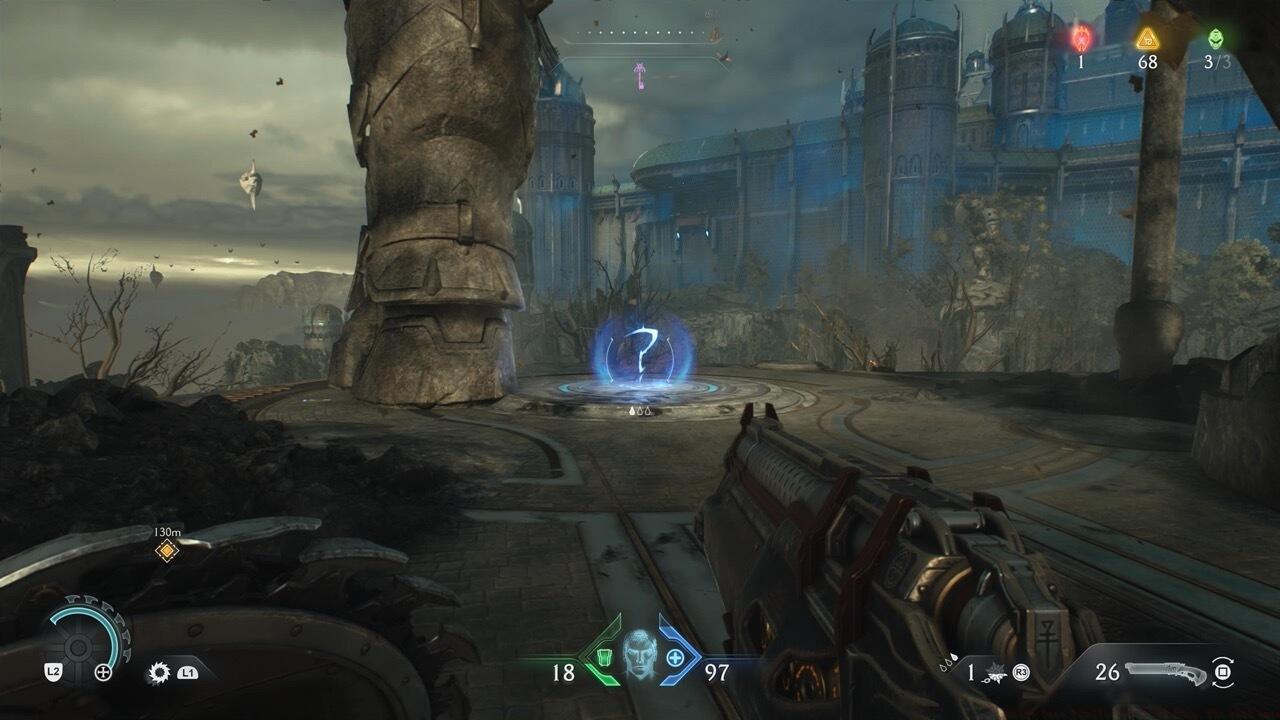
Task: Select the melee weapon icon
Action: tap(995, 672)
